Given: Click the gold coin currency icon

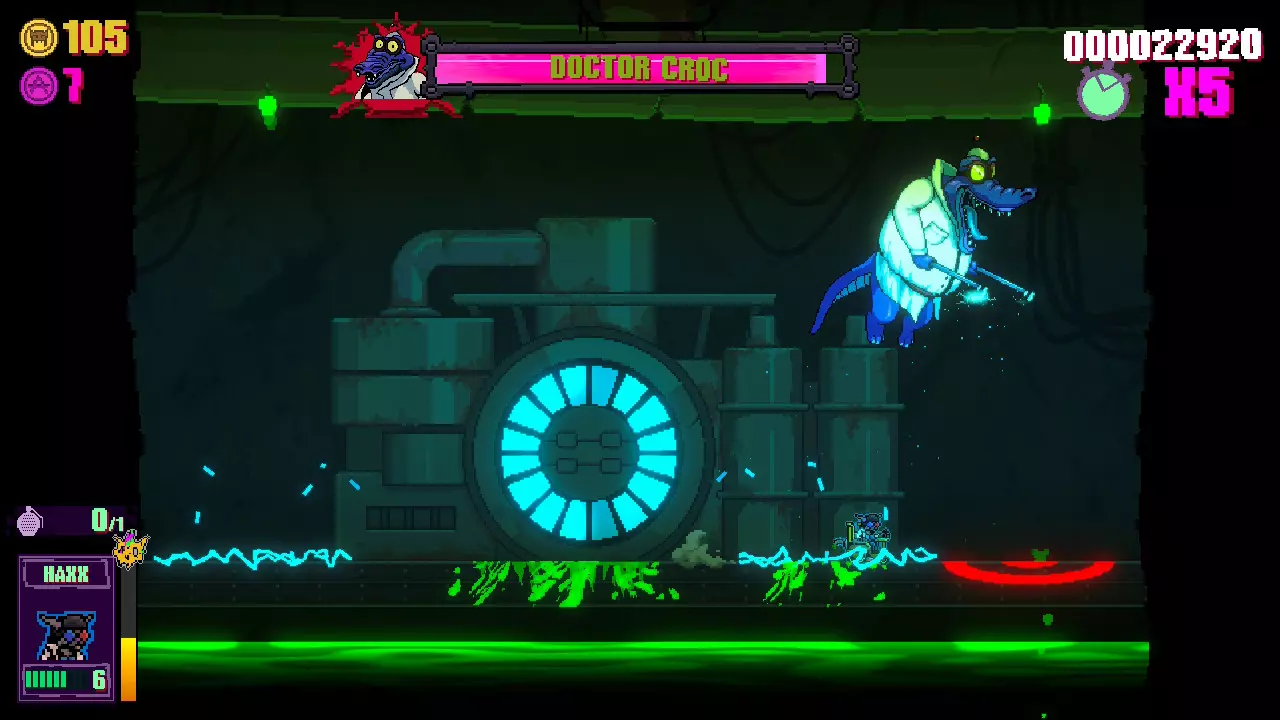Looking at the screenshot, I should pyautogui.click(x=38, y=38).
